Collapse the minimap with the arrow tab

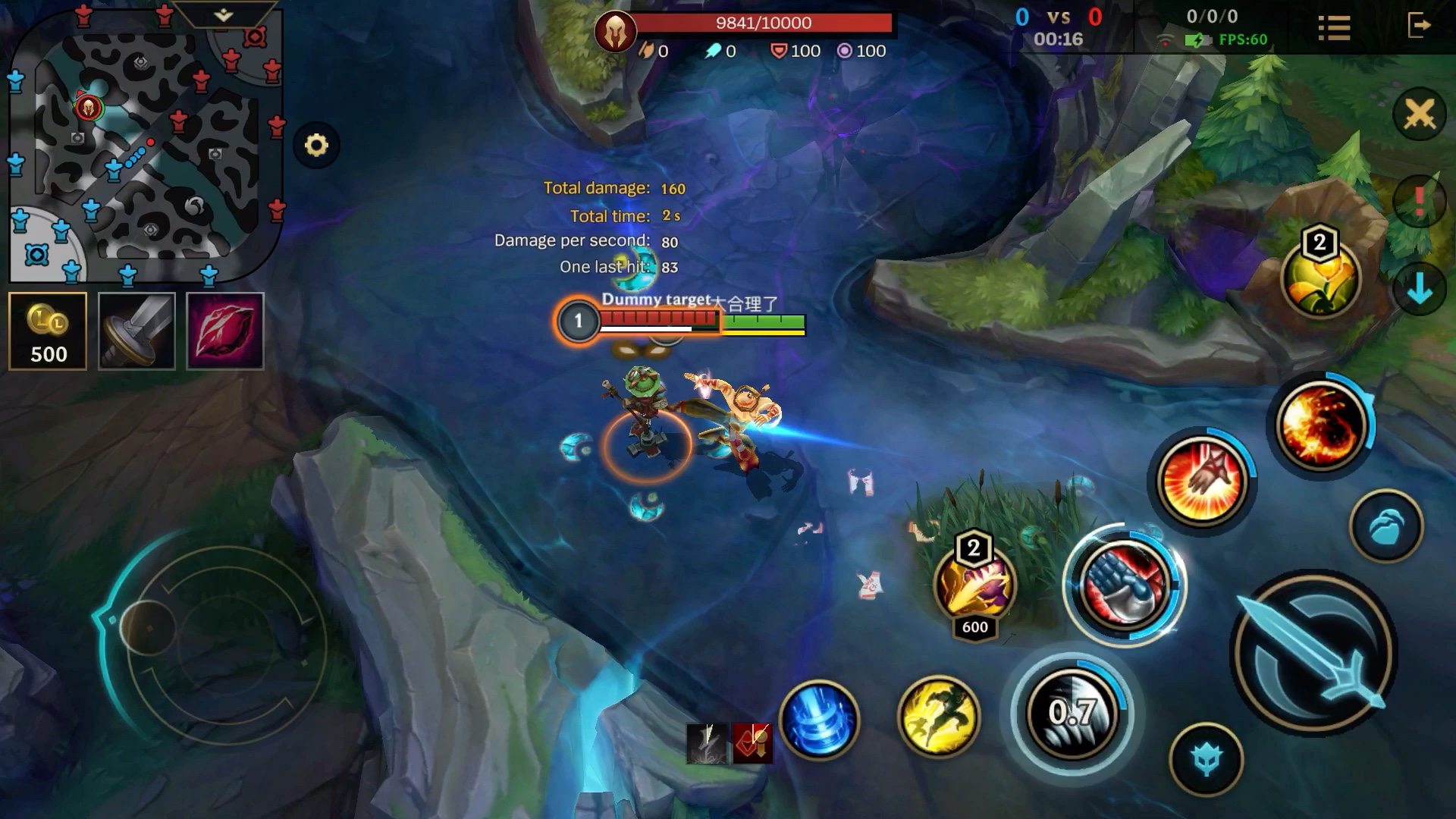[224, 14]
